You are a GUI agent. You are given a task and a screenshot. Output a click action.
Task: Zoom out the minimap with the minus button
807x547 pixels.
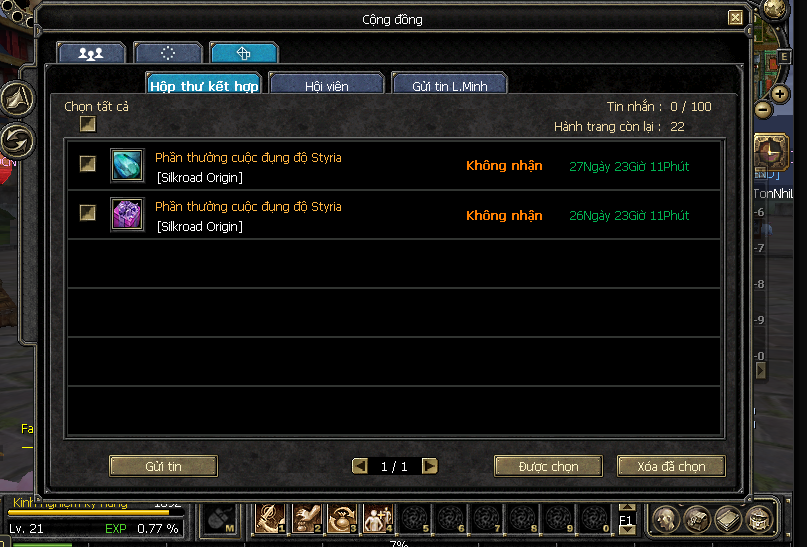point(763,109)
